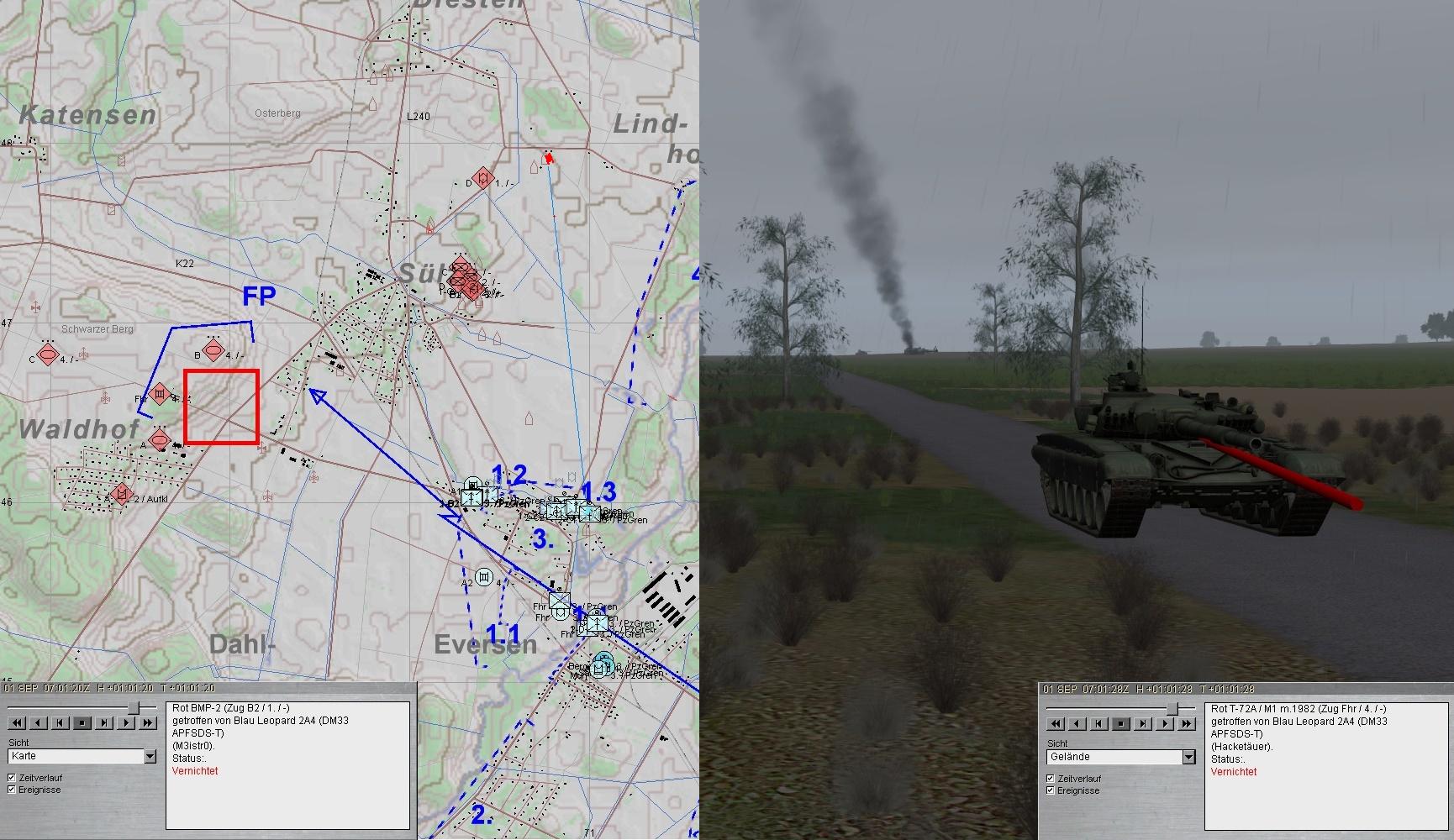Fast forward the Karte map replay
Screen dimensions: 1454x840
(148, 722)
